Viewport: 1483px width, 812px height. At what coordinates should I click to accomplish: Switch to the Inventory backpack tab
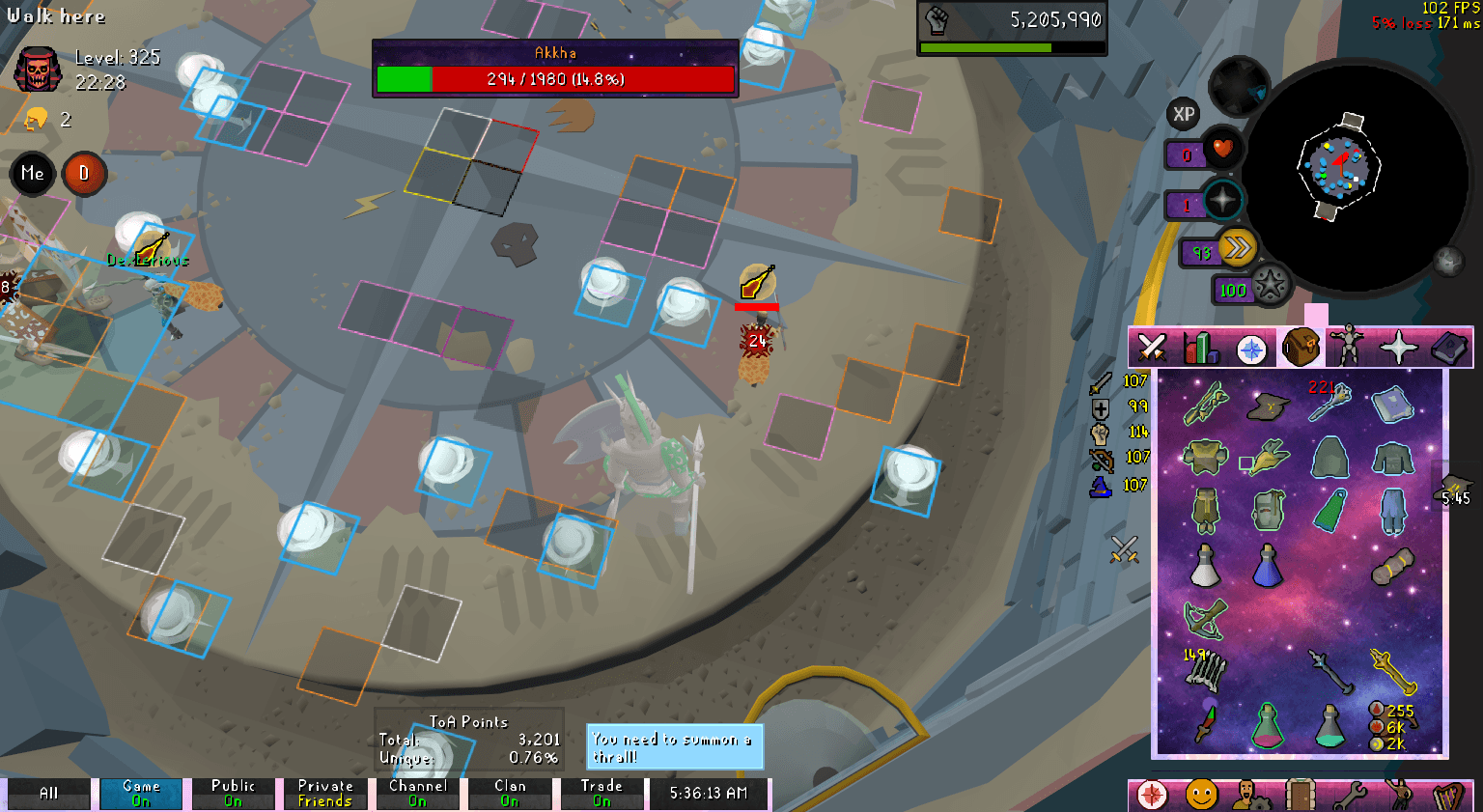click(x=1300, y=348)
